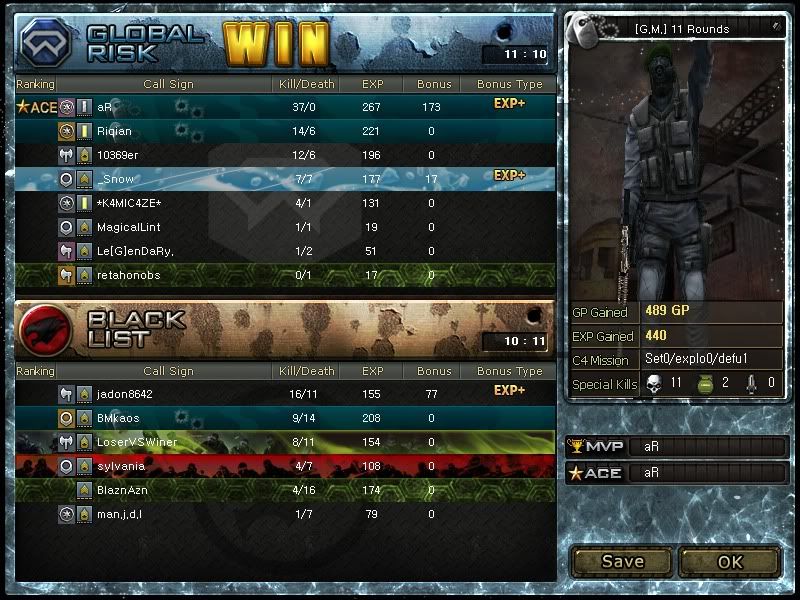Confirm results with the OK button

[730, 561]
